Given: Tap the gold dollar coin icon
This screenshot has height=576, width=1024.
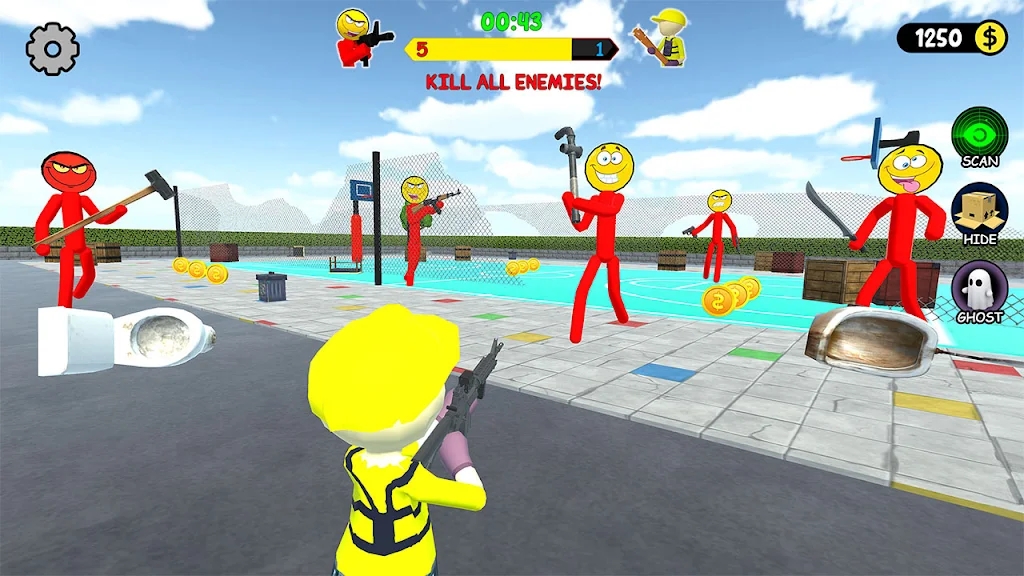Looking at the screenshot, I should [x=990, y=38].
